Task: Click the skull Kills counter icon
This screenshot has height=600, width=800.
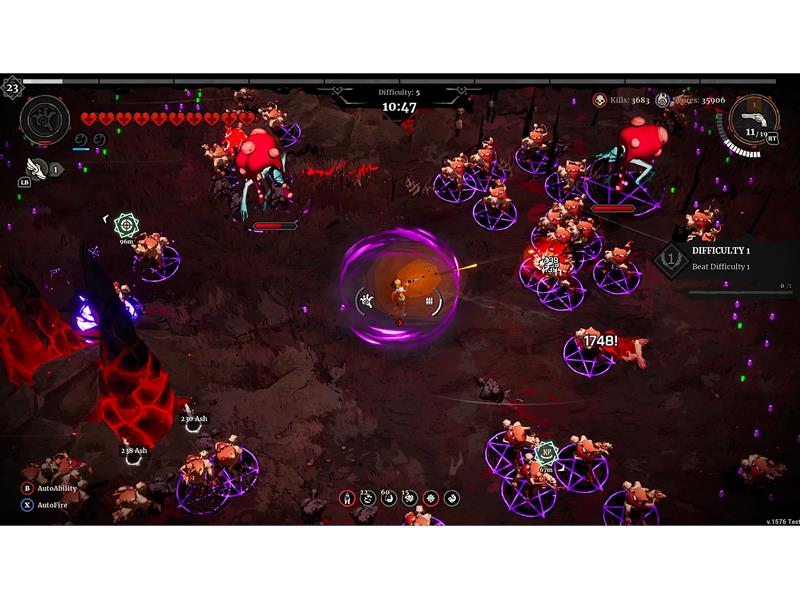Action: (599, 100)
